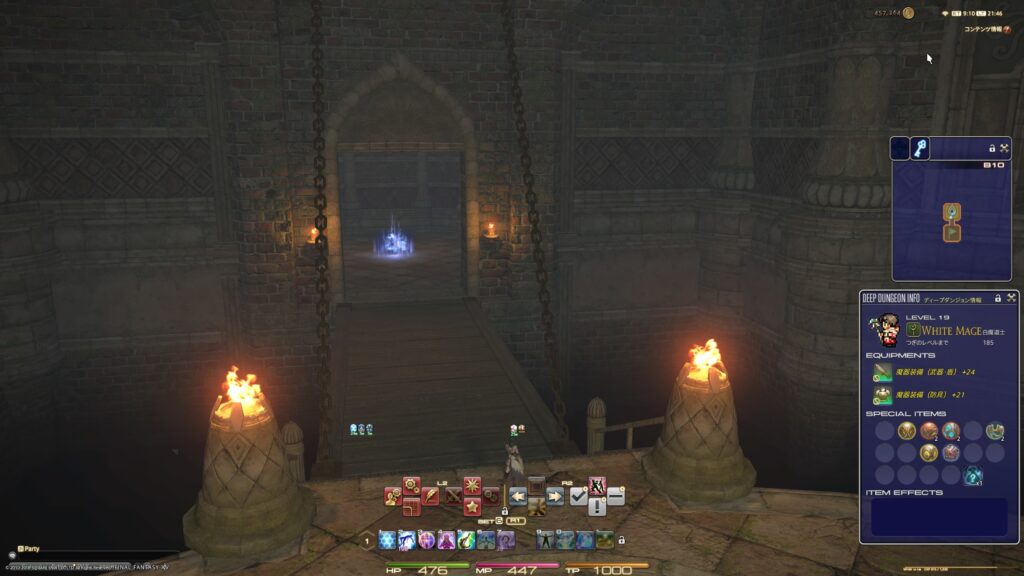Screen dimensions: 1024x576
Task: Click the gold star hotbar icon
Action: [x=472, y=507]
